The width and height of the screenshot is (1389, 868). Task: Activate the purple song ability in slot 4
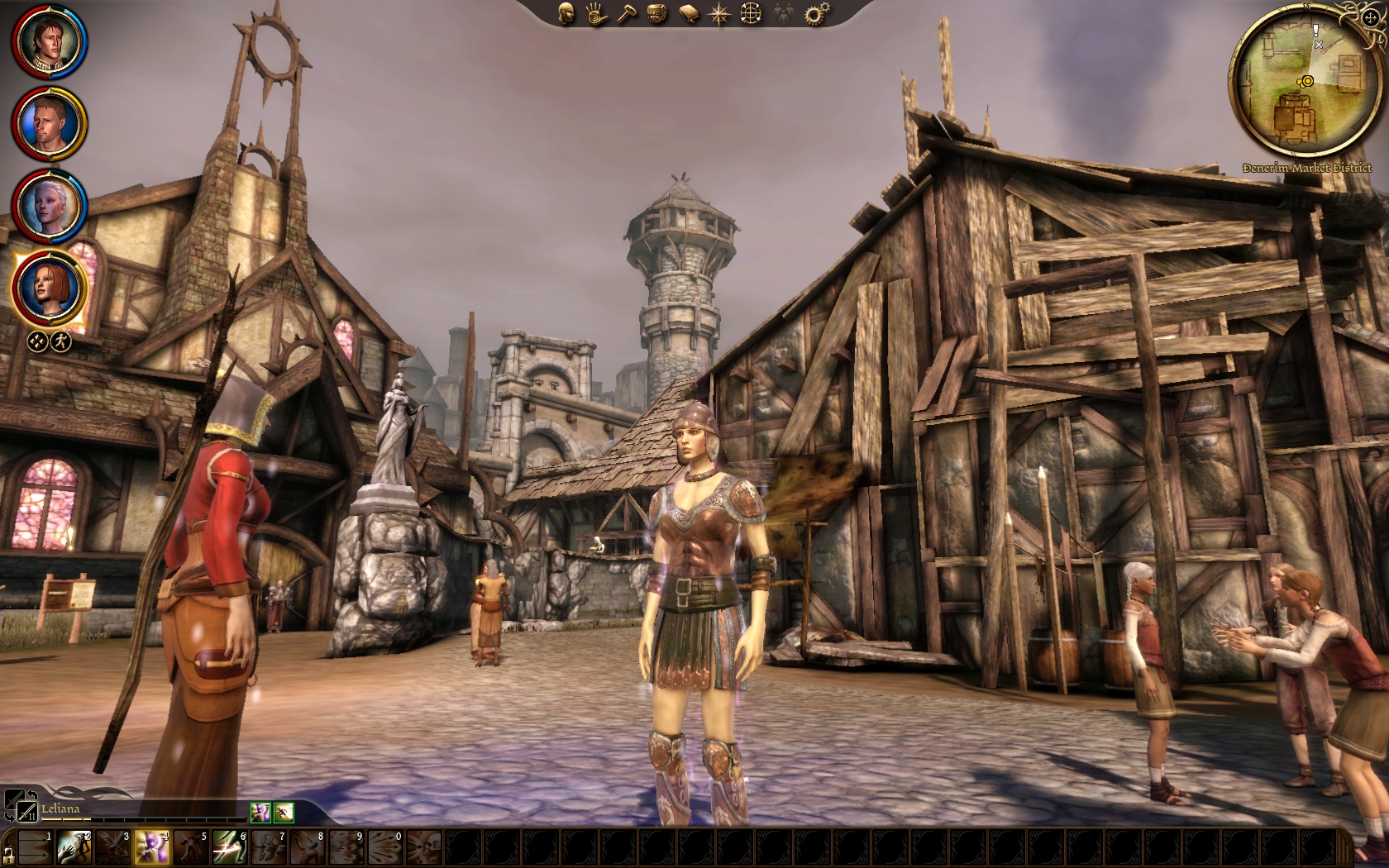(x=152, y=848)
